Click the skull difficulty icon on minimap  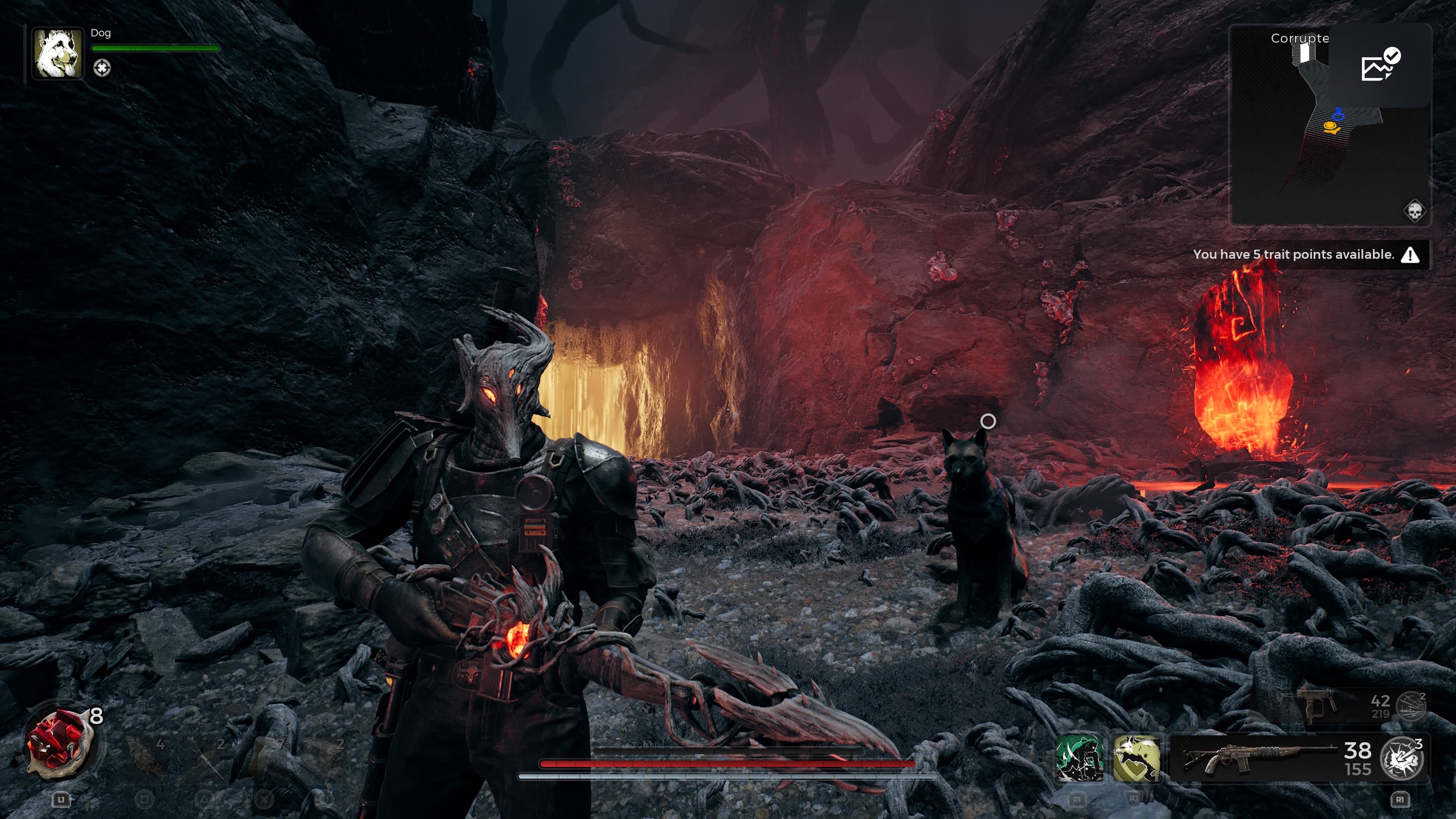[1414, 212]
